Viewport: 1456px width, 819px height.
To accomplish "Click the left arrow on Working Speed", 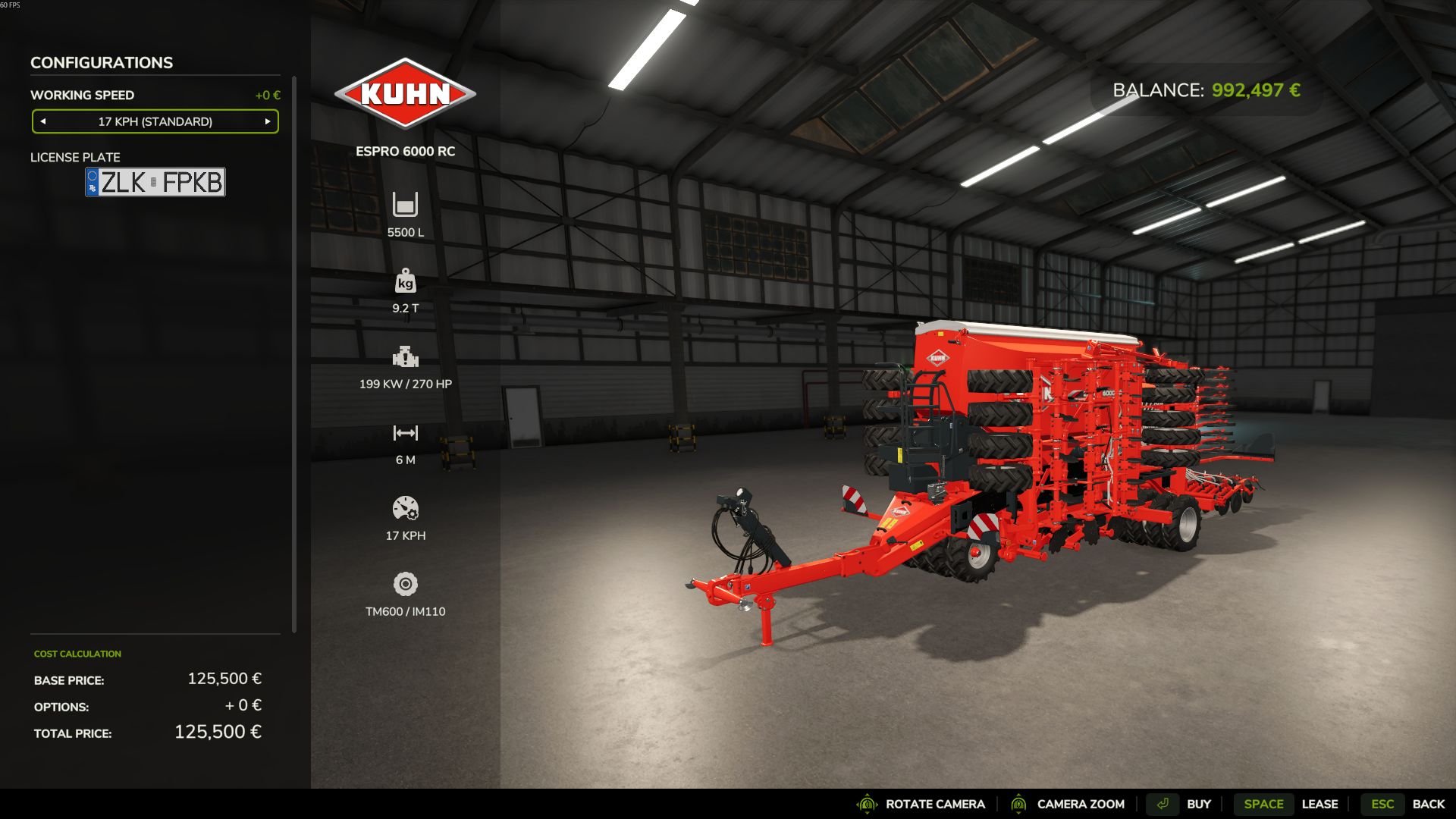I will [x=44, y=121].
